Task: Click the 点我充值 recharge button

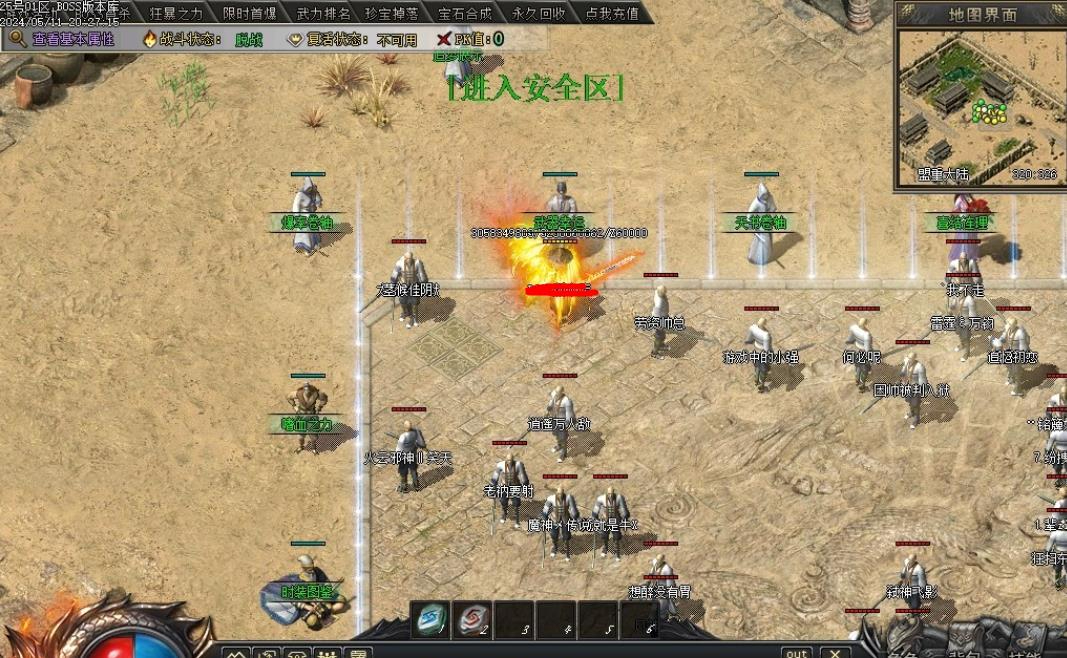Action: point(612,13)
